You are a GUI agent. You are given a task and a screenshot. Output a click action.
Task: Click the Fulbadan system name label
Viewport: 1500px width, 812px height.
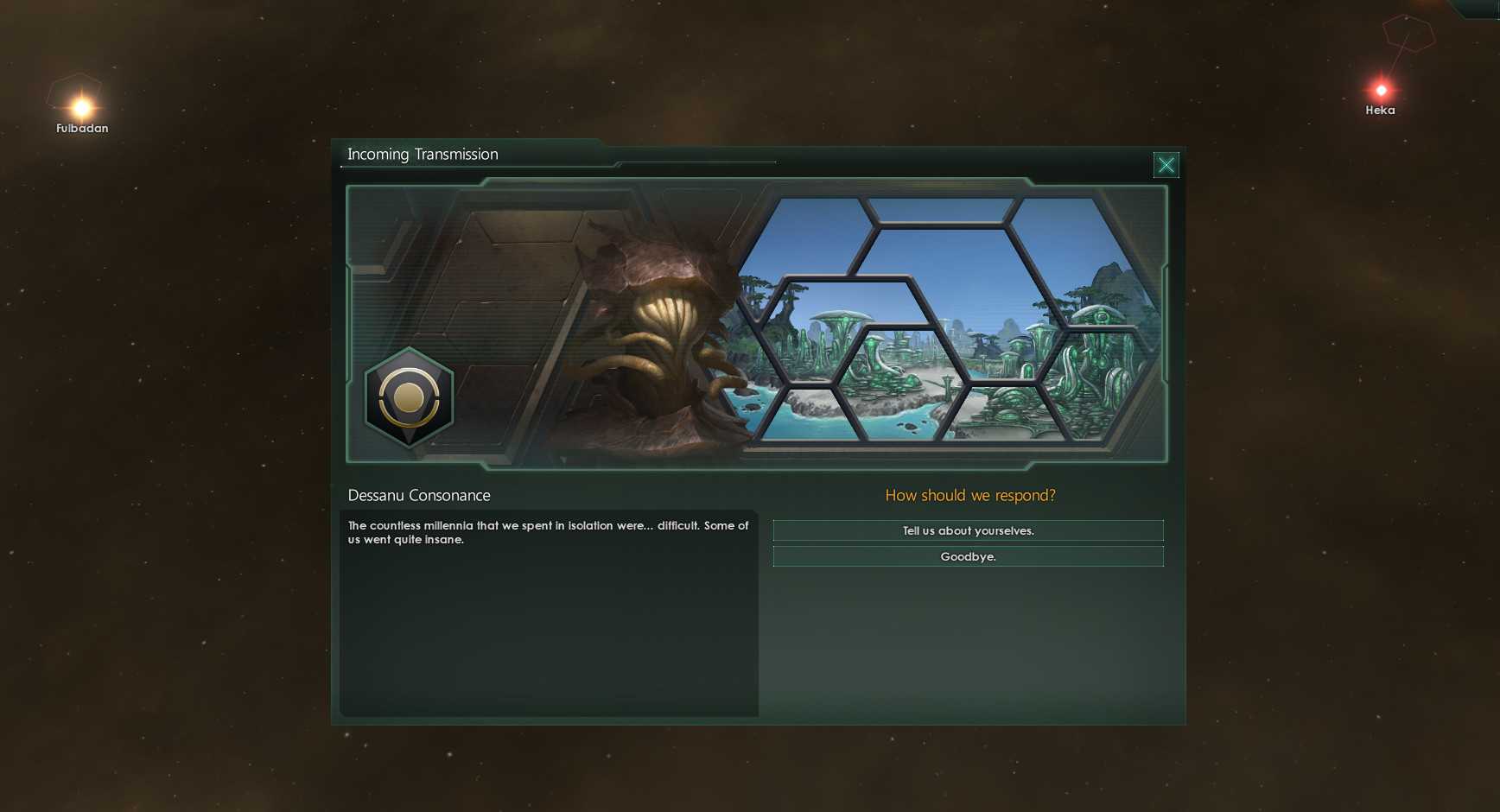tap(81, 128)
